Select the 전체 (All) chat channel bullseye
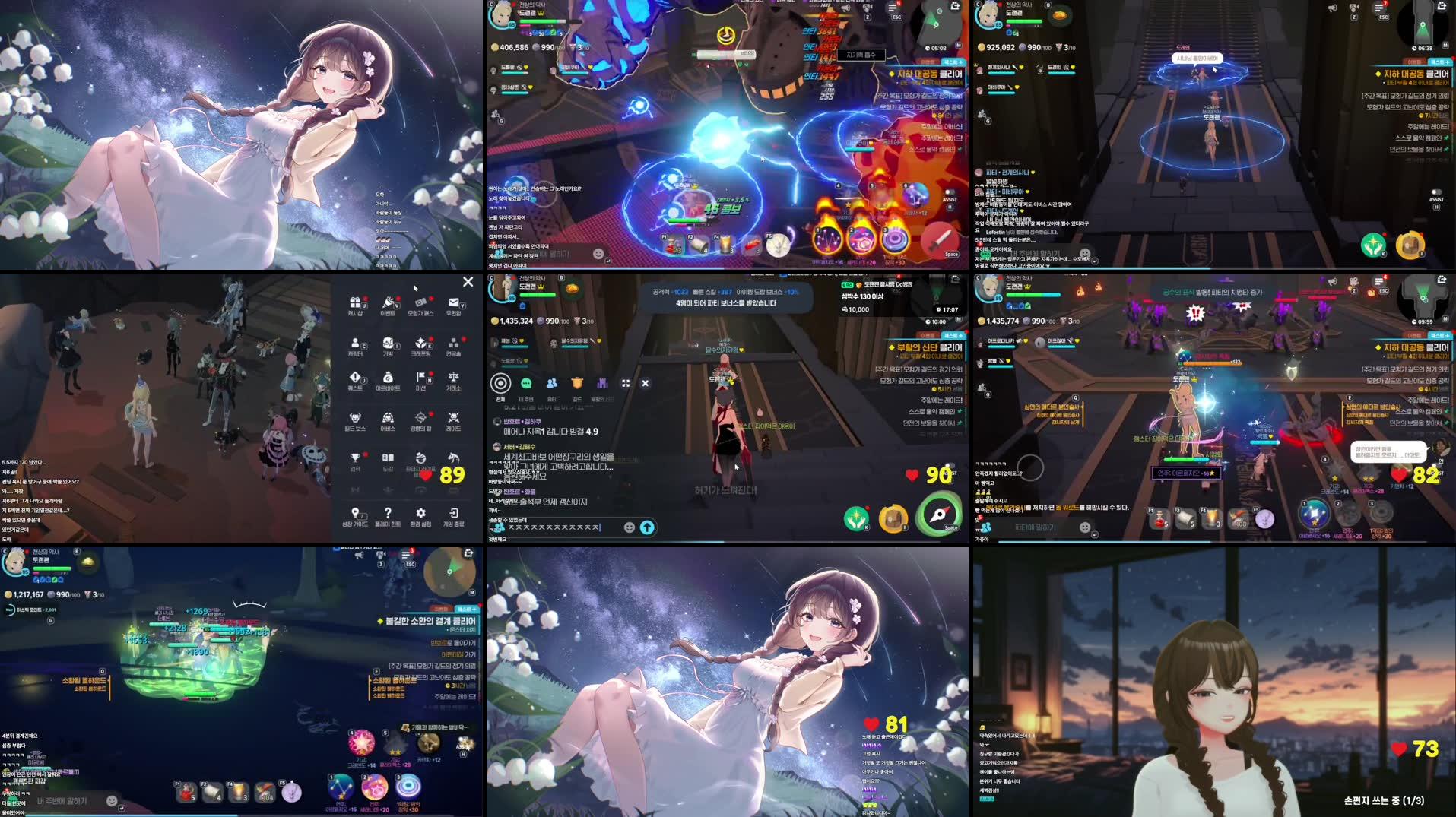Image resolution: width=1456 pixels, height=817 pixels. coord(501,382)
